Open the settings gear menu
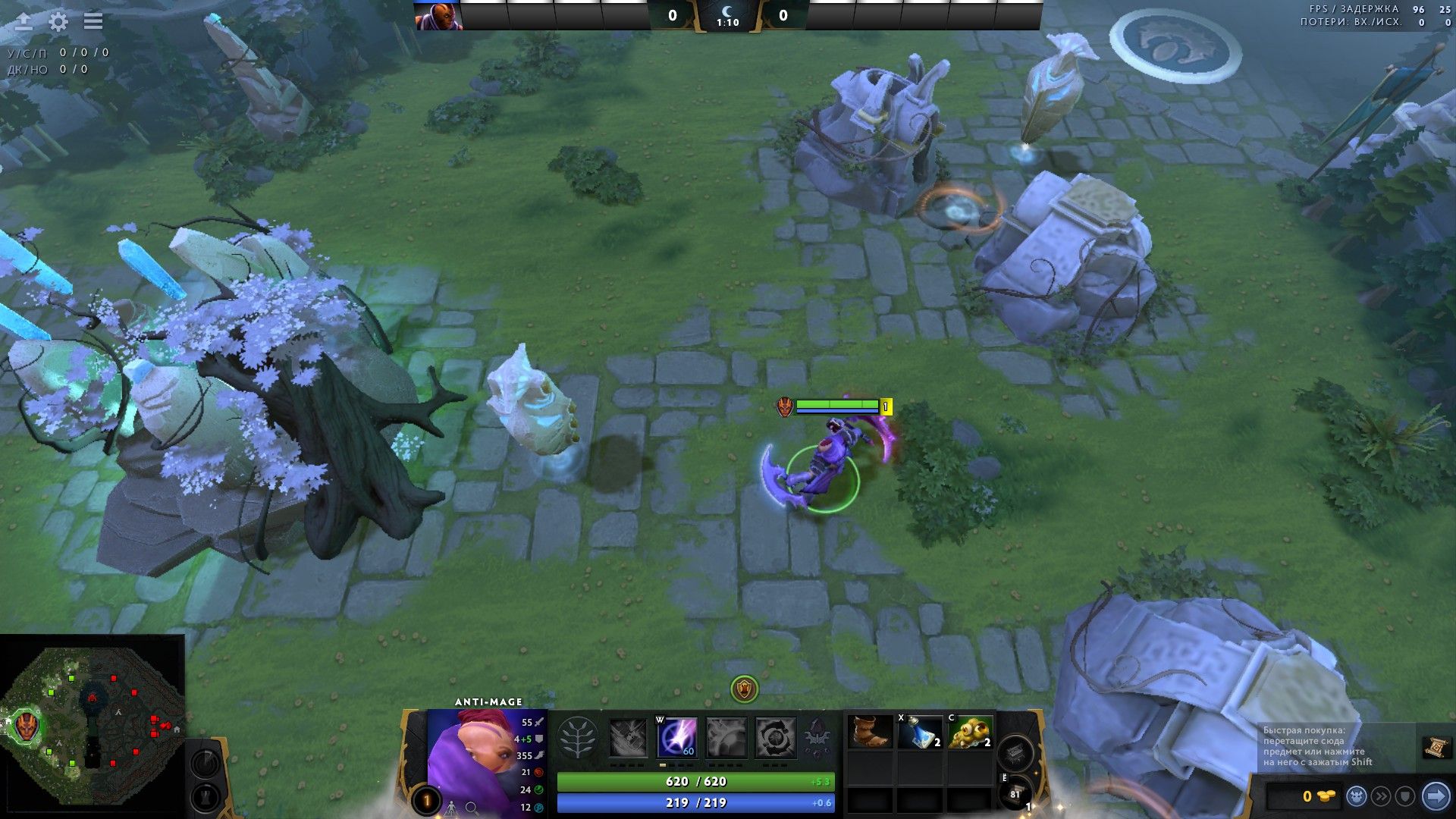The height and width of the screenshot is (819, 1456). pyautogui.click(x=58, y=21)
